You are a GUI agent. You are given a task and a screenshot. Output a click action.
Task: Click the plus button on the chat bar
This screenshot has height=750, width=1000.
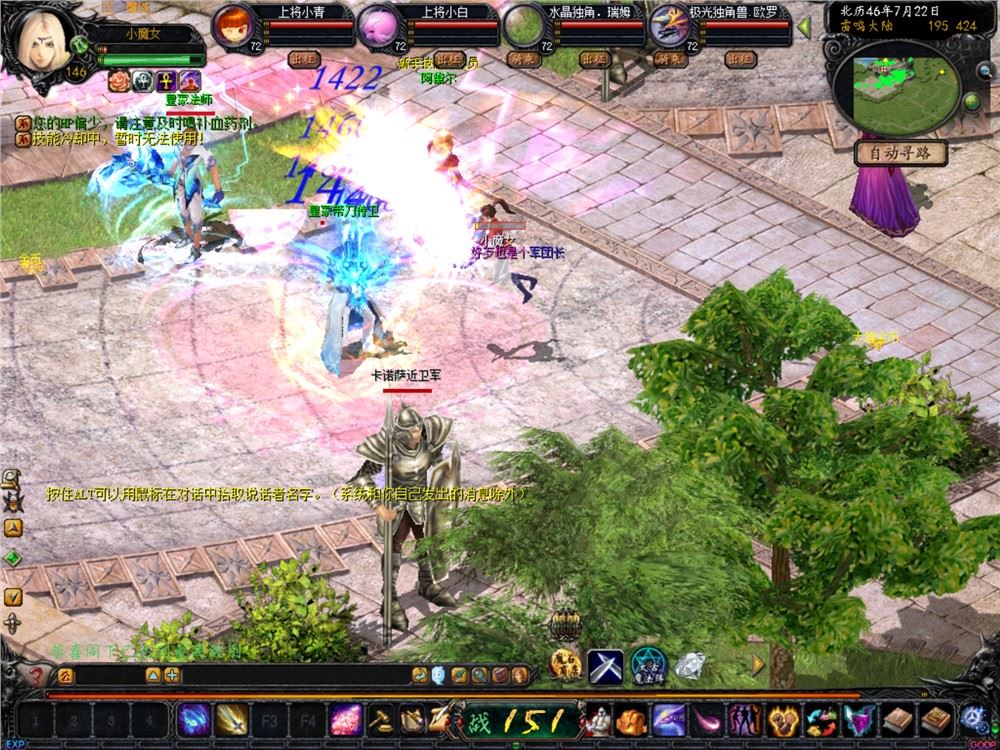[x=172, y=676]
